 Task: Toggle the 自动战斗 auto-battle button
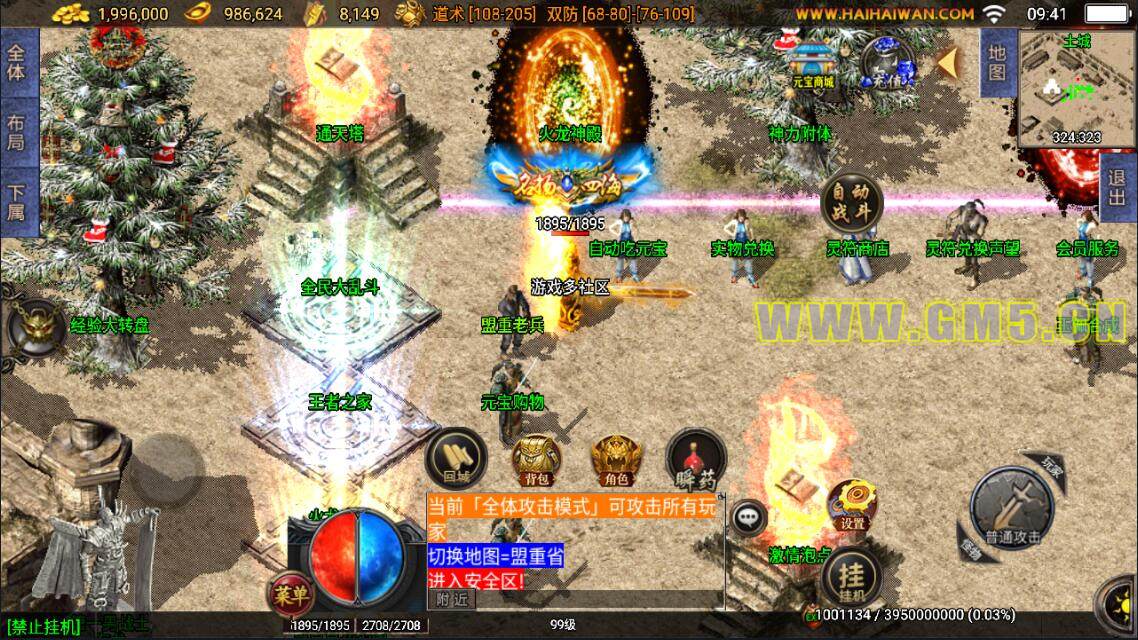click(x=852, y=203)
